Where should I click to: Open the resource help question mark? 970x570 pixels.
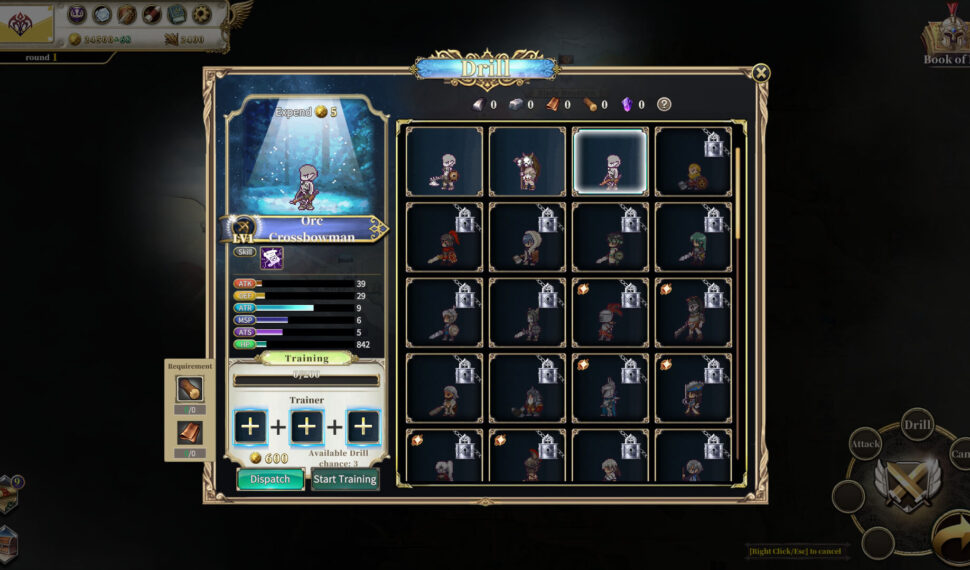click(x=664, y=104)
